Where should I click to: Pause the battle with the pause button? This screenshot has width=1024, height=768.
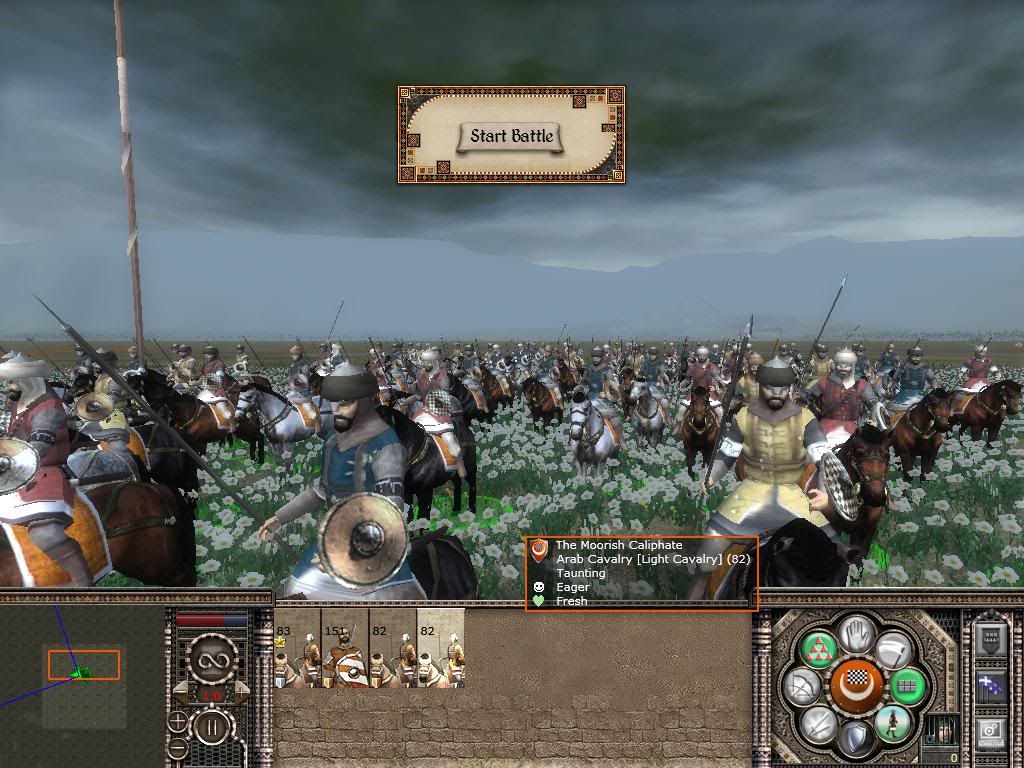point(211,727)
